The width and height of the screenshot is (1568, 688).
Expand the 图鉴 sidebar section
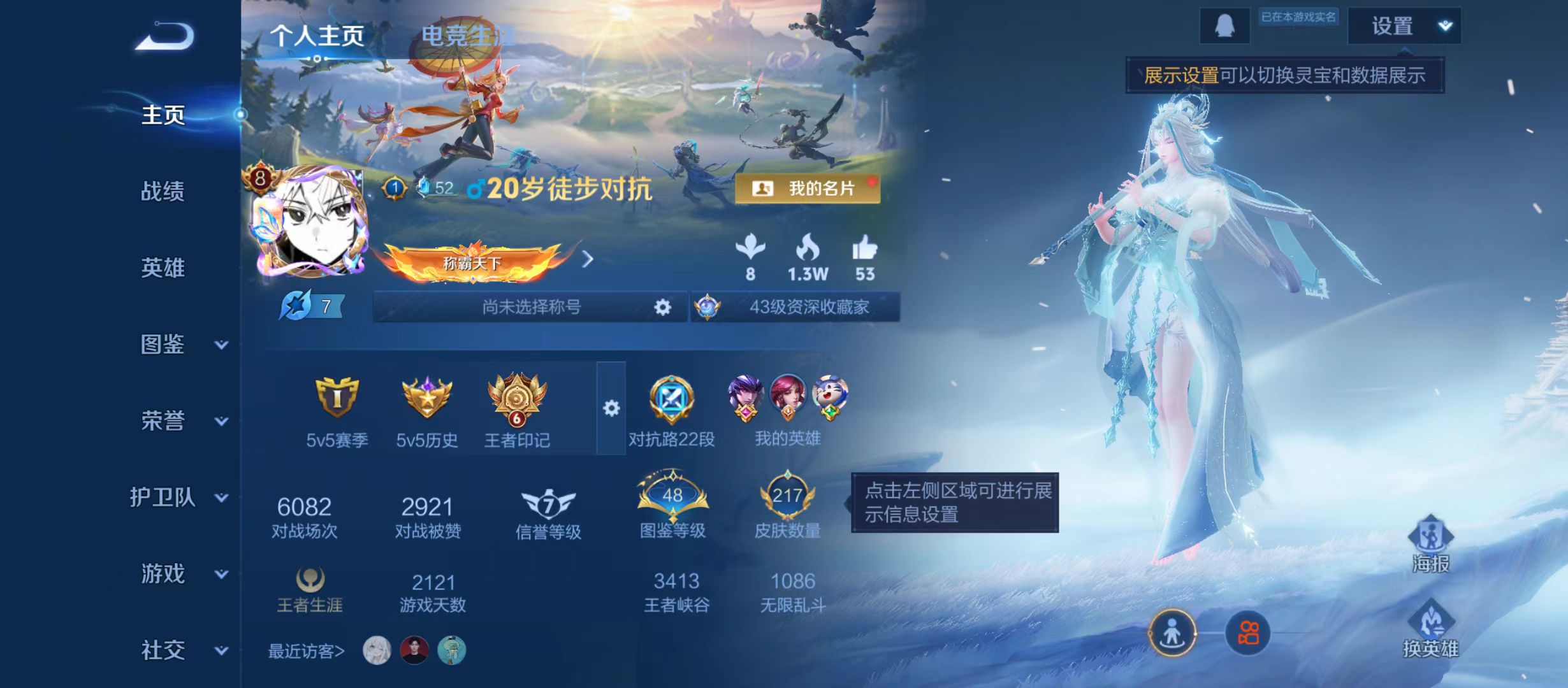(x=163, y=344)
